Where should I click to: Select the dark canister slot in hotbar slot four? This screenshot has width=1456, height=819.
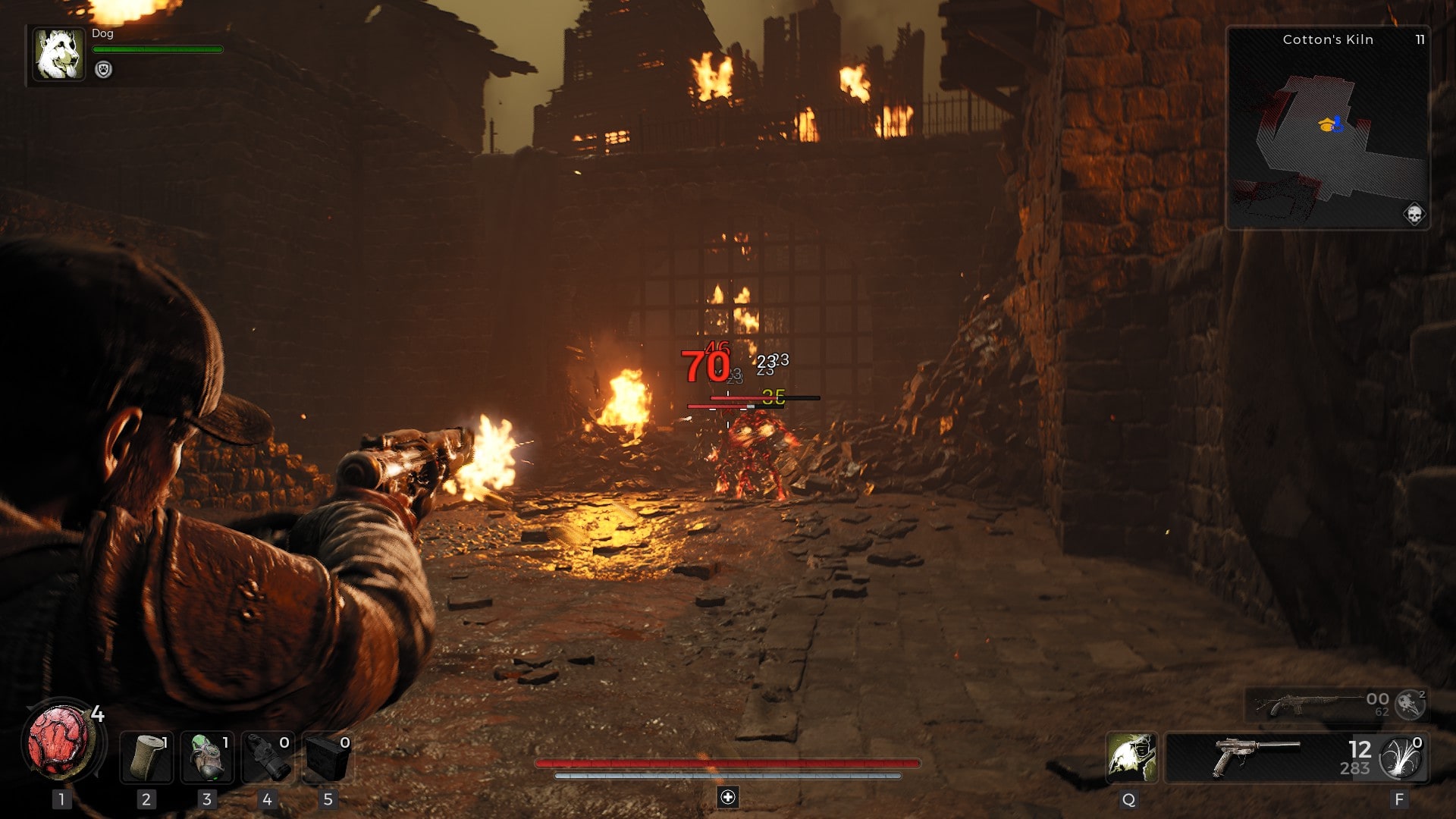tap(268, 757)
